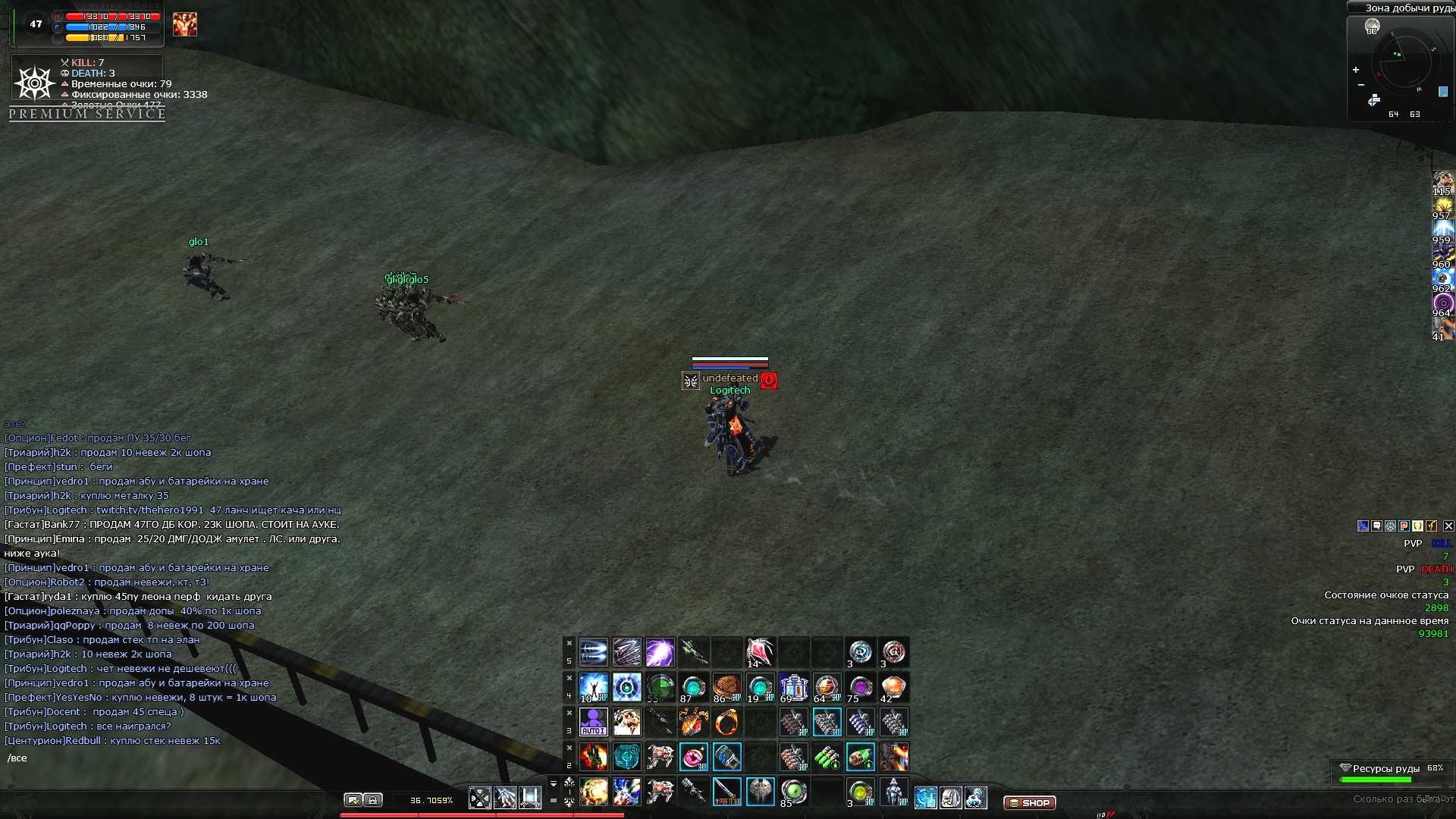Activate the AUTO I skill slot
Image resolution: width=1456 pixels, height=819 pixels.
[x=593, y=722]
